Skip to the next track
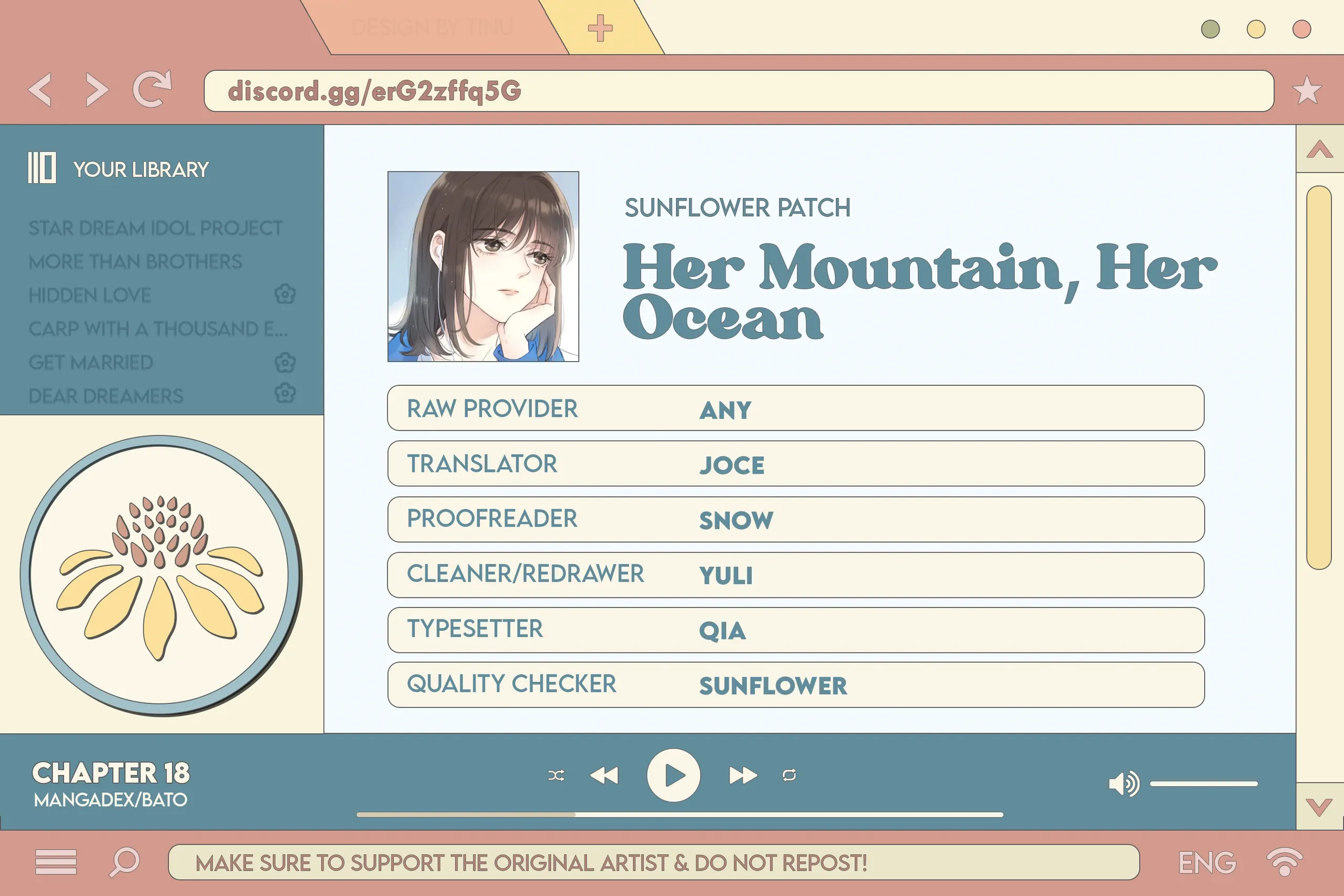 [x=743, y=775]
